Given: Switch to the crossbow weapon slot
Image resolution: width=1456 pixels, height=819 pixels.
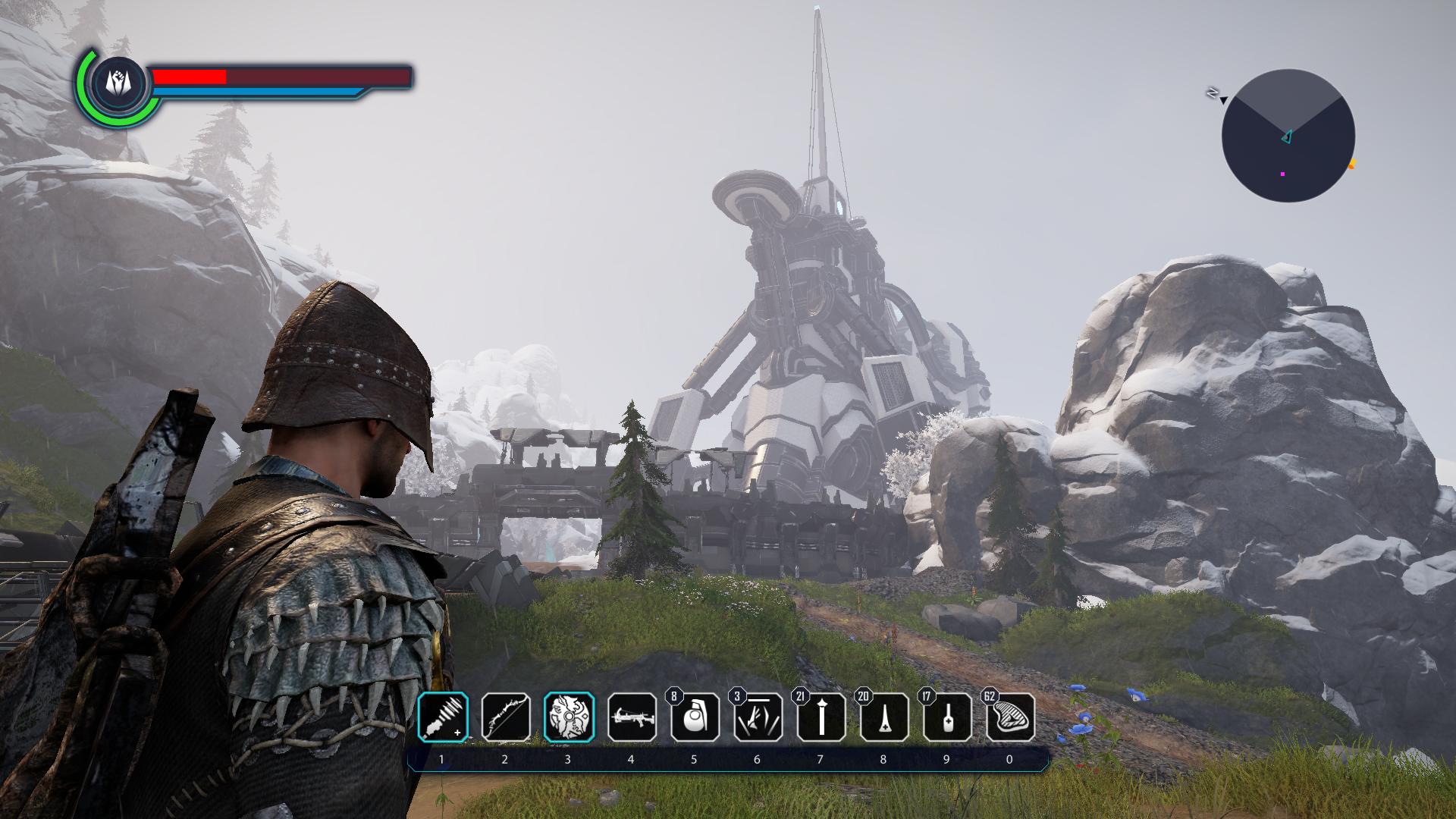Looking at the screenshot, I should click(x=632, y=717).
